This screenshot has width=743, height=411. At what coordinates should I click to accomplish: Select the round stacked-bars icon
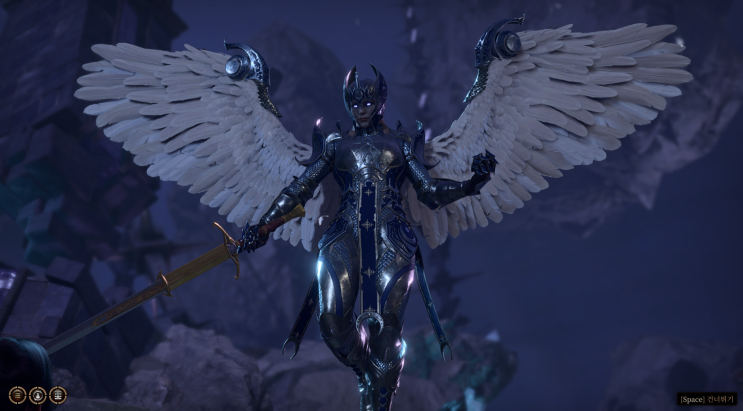58,395
